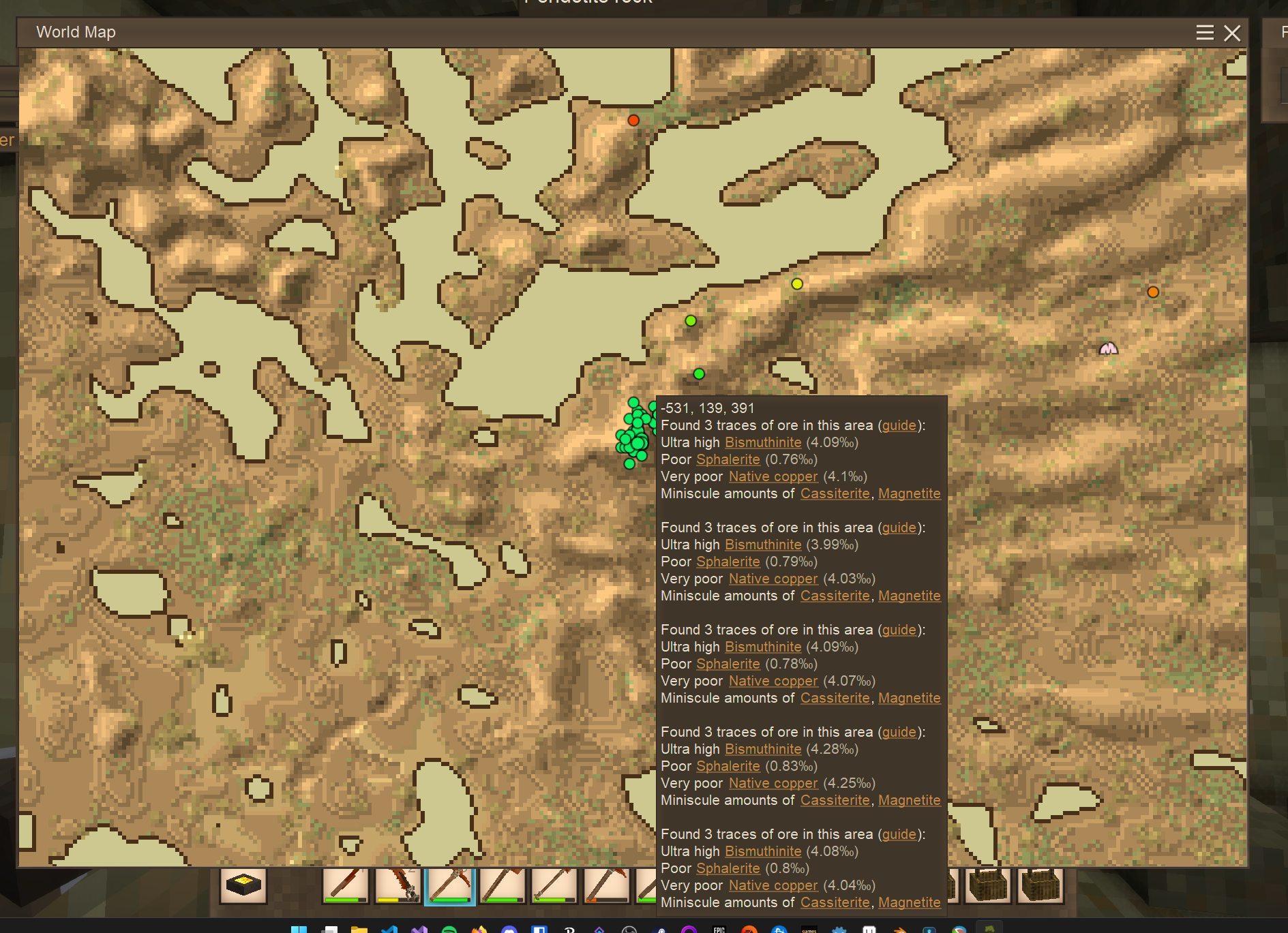Open the World Map hamburger menu

(x=1204, y=33)
